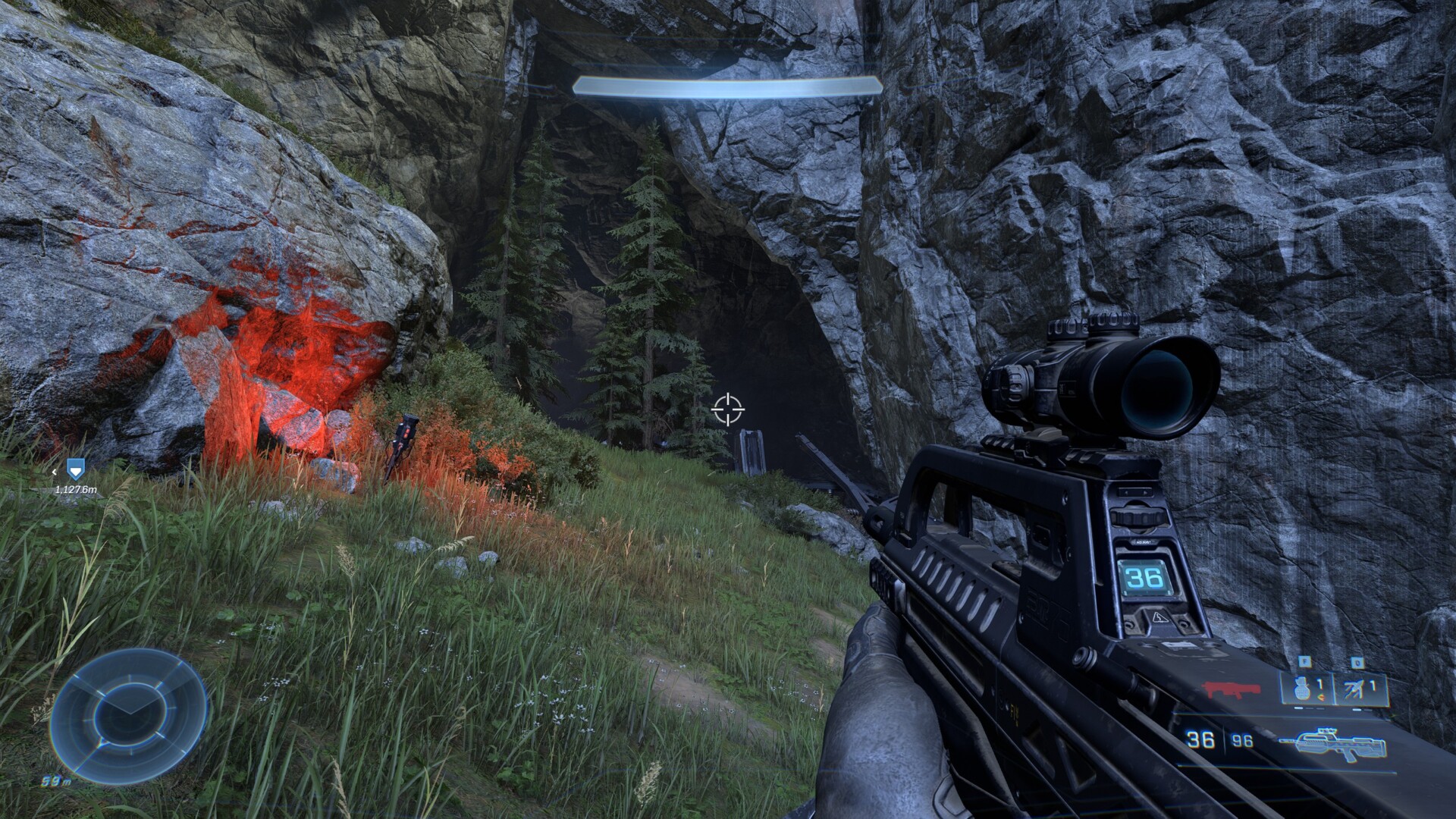Screen dimensions: 1456x819
Task: Select the frag grenade slot
Action: (1306, 689)
